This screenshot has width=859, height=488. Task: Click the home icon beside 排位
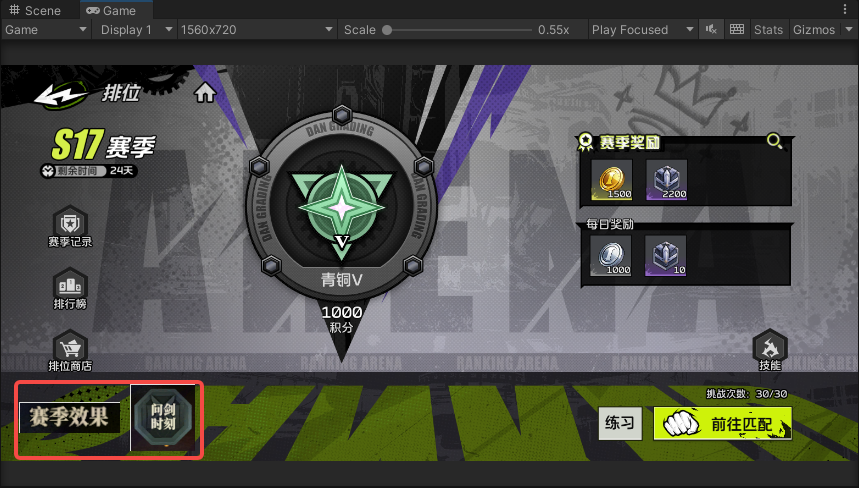[206, 93]
